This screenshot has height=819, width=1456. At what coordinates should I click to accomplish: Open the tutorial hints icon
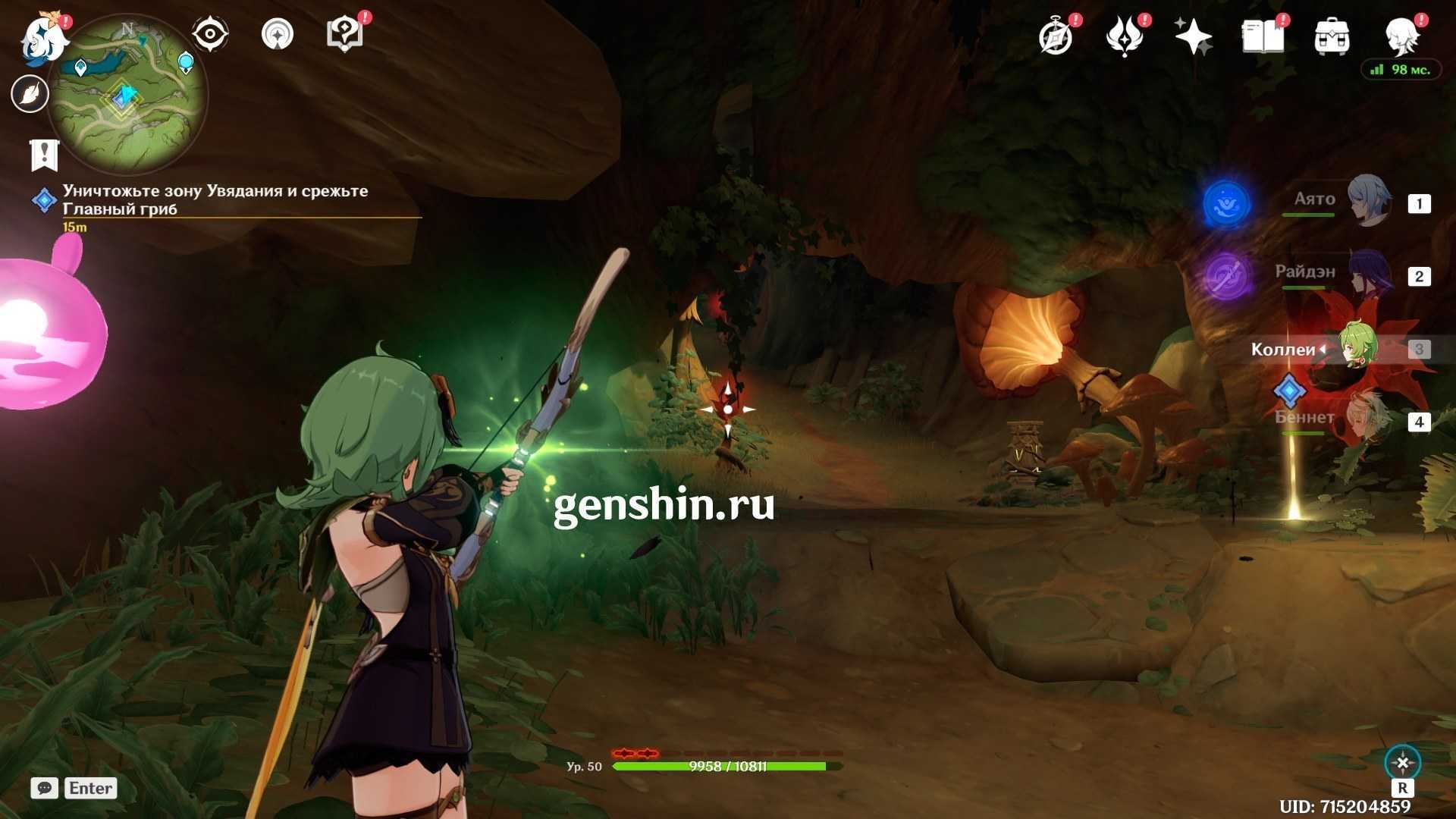pyautogui.click(x=344, y=34)
